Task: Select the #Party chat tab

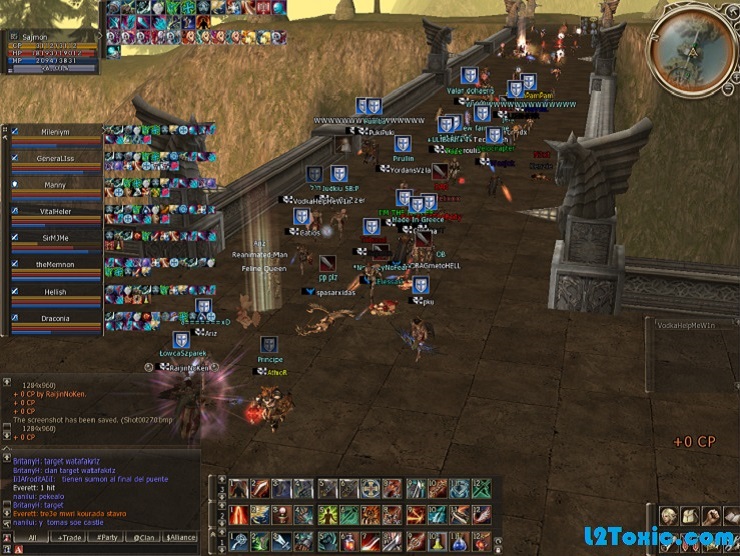Action: (x=106, y=537)
